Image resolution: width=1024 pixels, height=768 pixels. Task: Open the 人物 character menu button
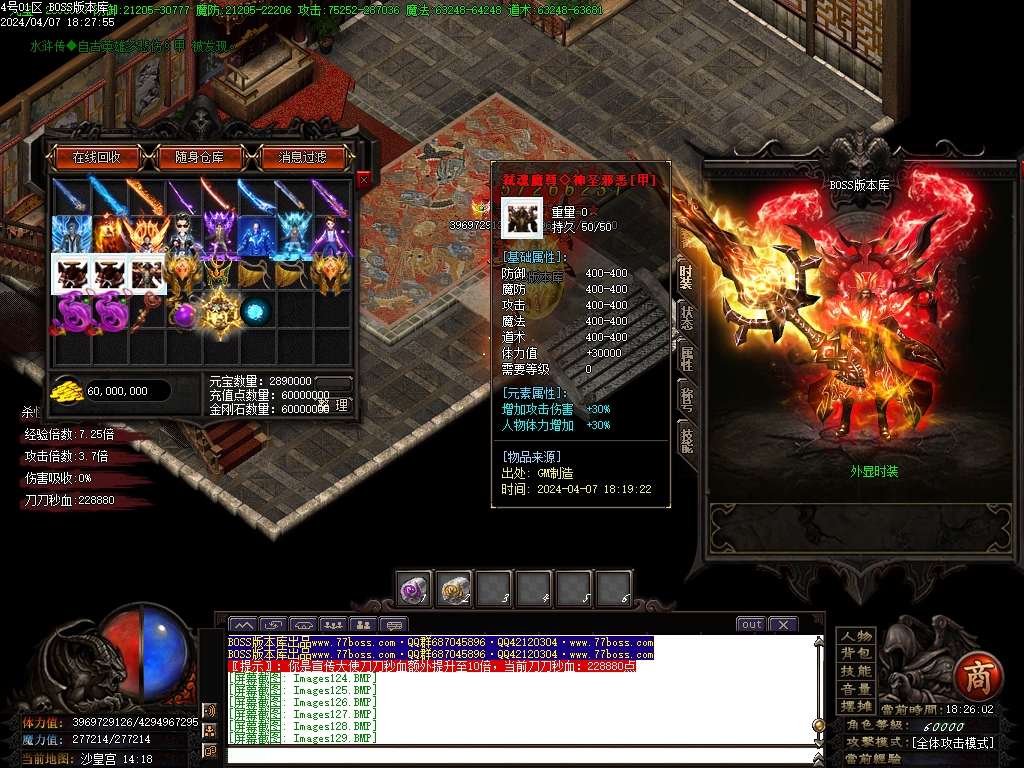click(x=856, y=636)
